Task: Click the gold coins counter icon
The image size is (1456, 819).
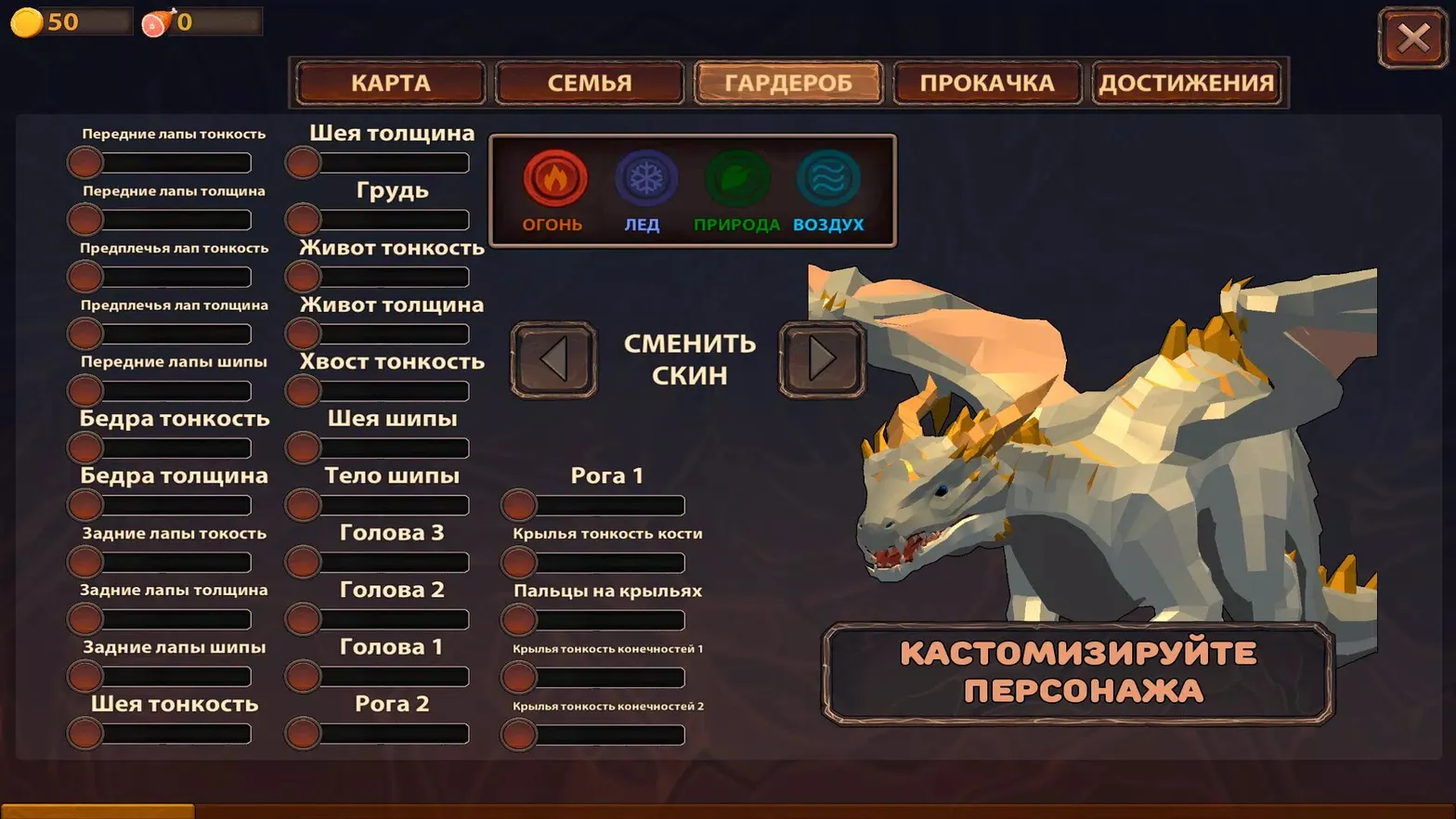Action: pos(26,20)
